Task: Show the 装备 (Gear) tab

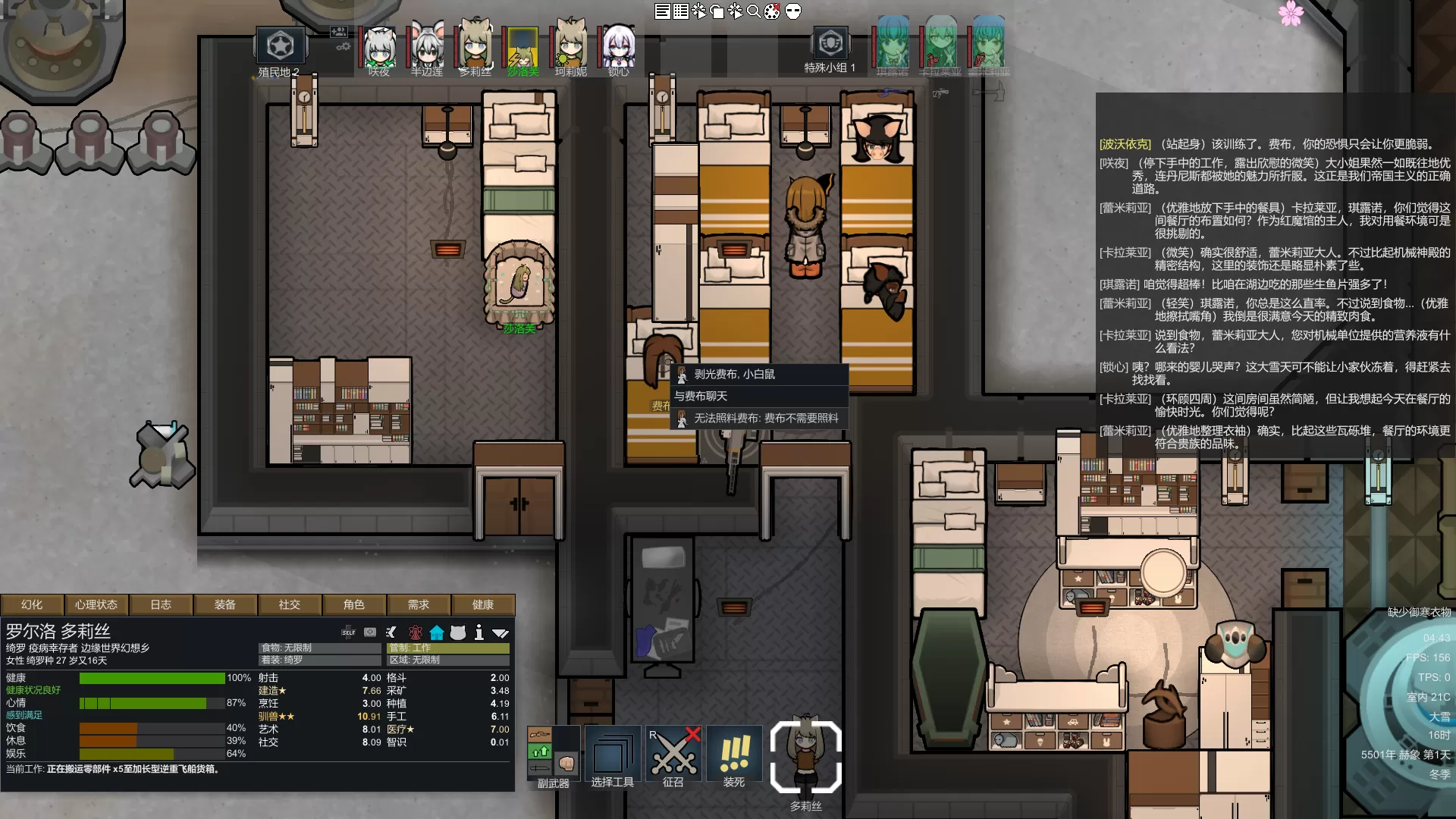Action: (x=225, y=604)
